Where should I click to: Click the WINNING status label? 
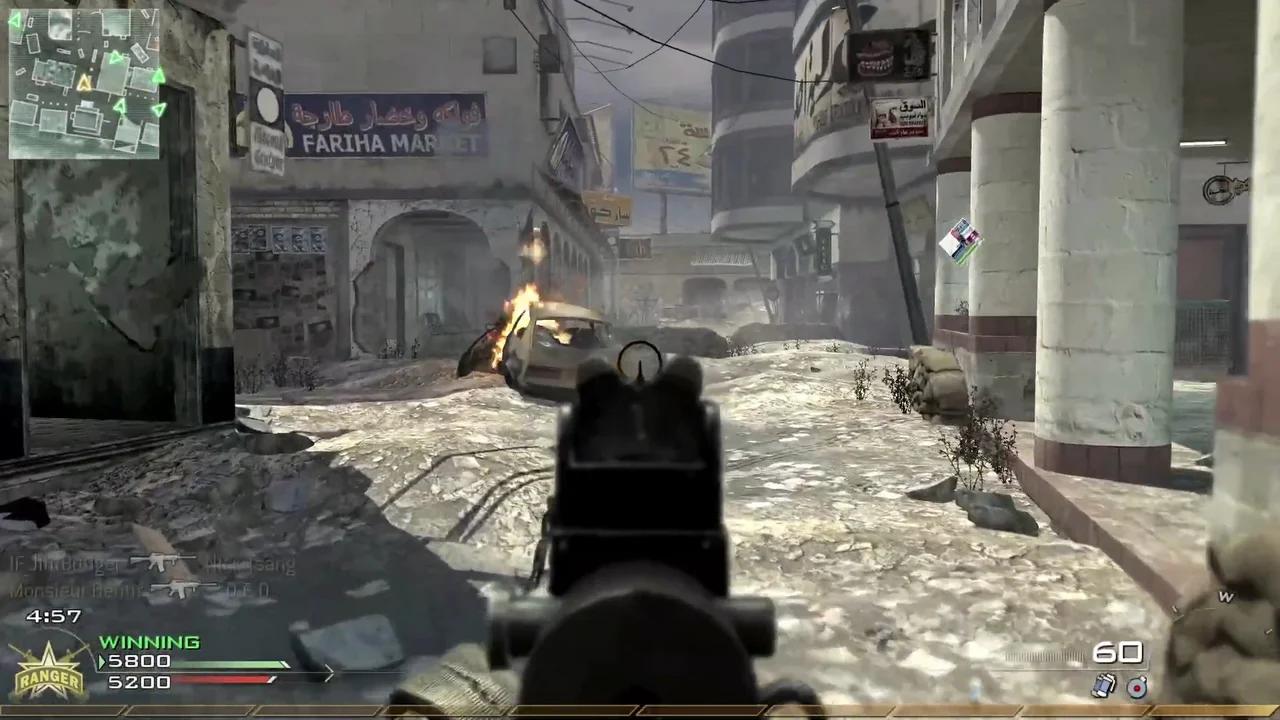pyautogui.click(x=148, y=641)
